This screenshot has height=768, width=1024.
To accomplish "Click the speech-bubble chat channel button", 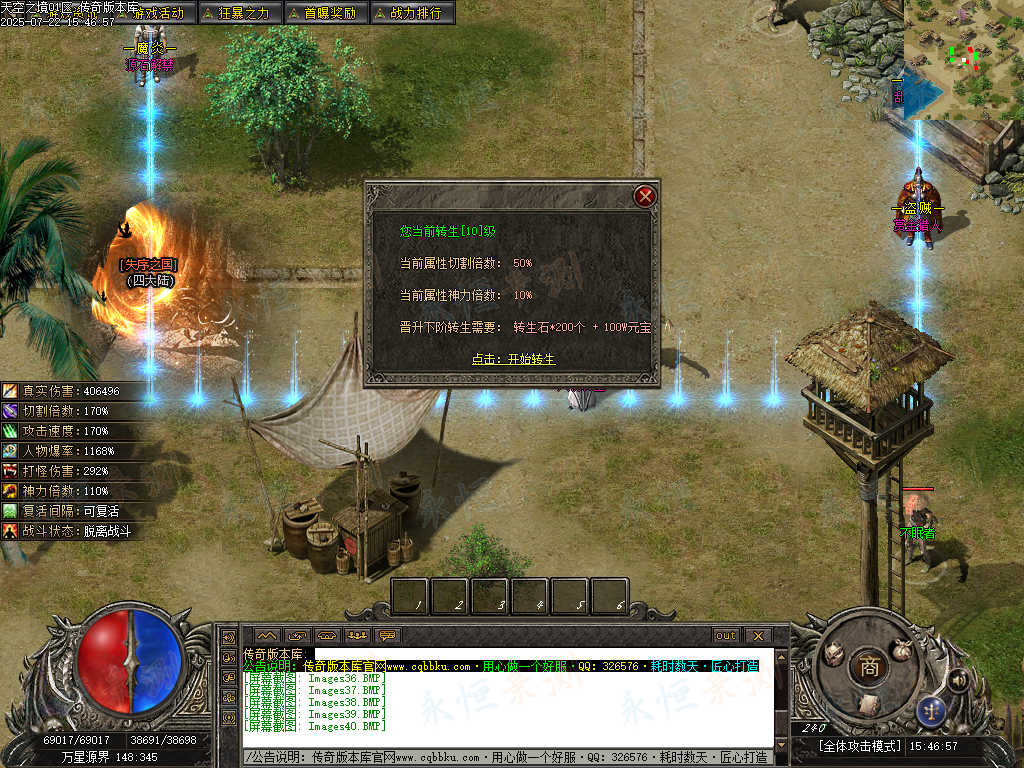I will 388,635.
